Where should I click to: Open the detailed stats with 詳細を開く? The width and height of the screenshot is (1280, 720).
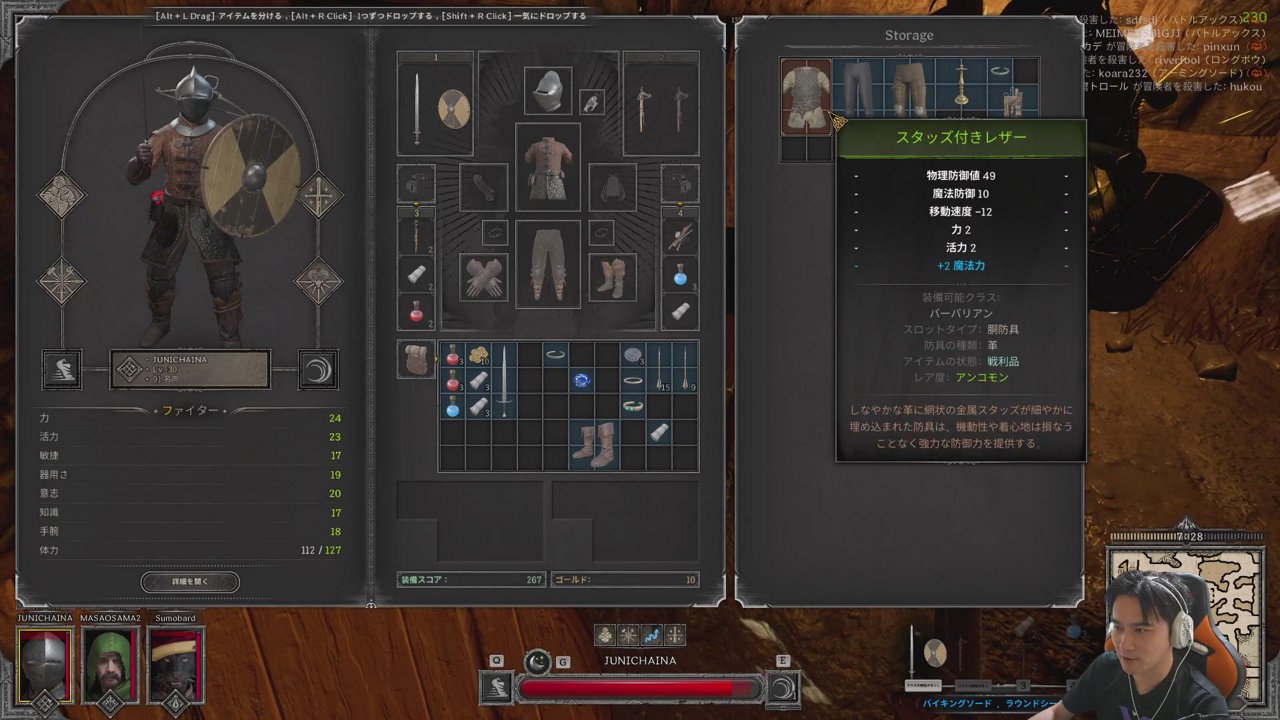190,581
